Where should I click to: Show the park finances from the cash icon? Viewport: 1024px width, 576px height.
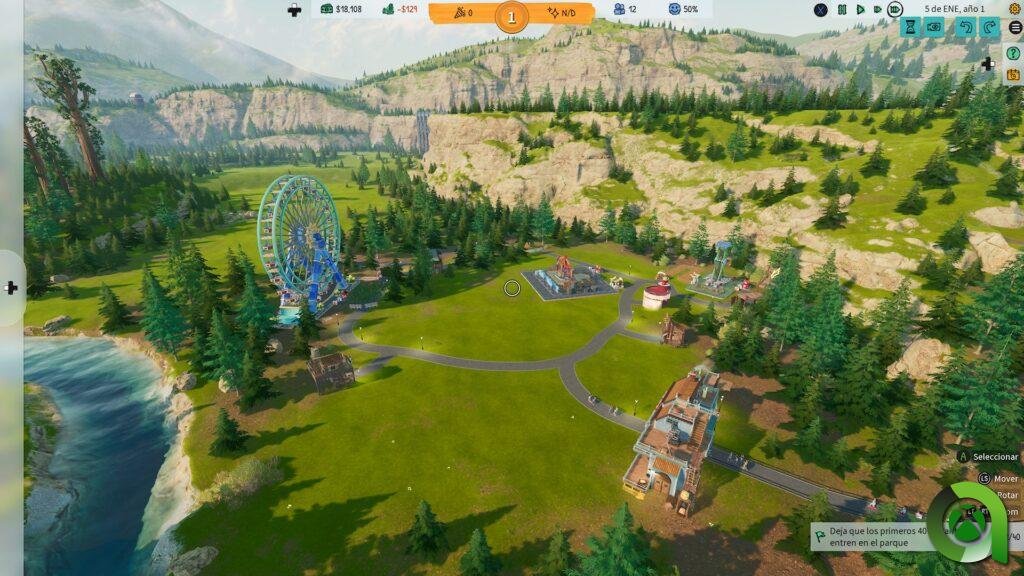coord(327,10)
